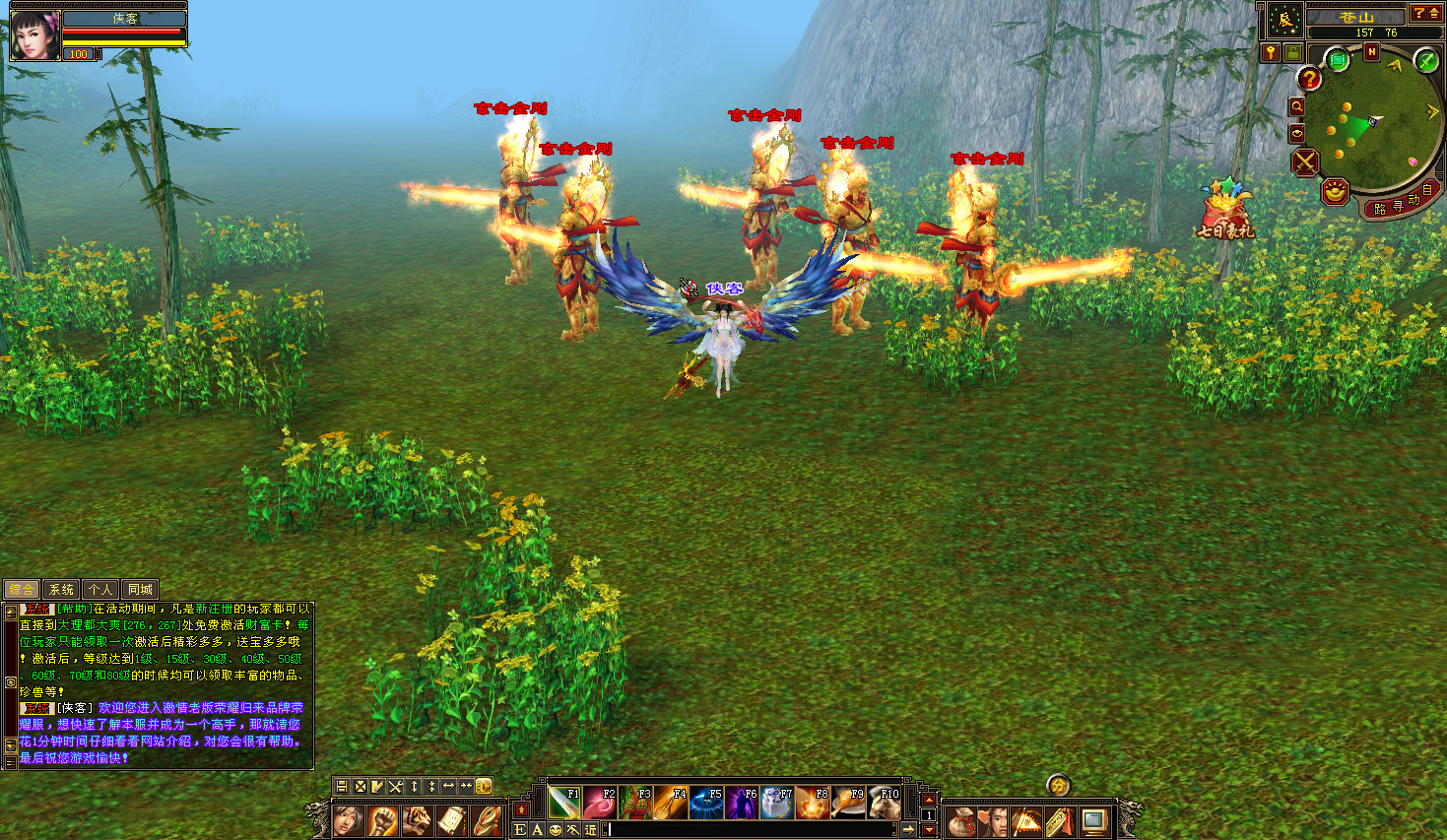Click the player portrait in the corner
The image size is (1447, 840).
(x=34, y=35)
